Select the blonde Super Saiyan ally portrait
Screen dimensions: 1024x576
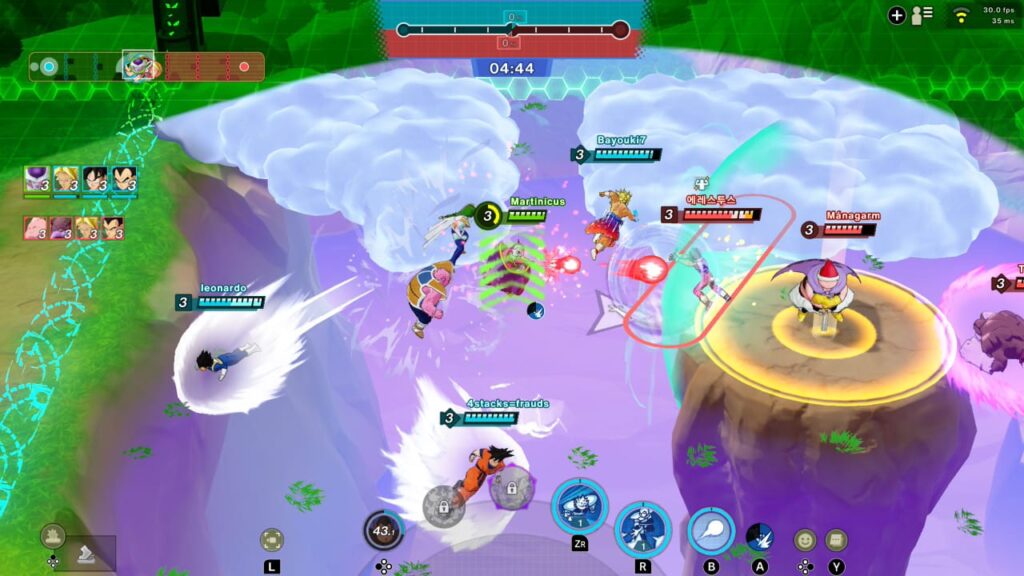pyautogui.click(x=66, y=179)
